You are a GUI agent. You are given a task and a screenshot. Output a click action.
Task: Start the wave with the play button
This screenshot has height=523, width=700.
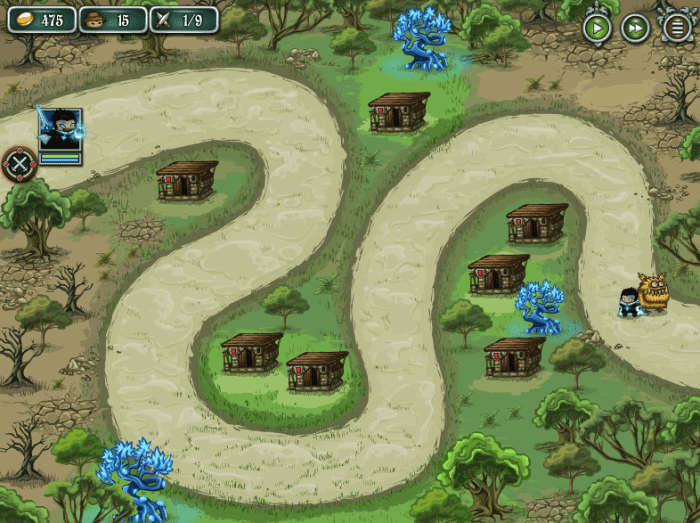pos(597,28)
